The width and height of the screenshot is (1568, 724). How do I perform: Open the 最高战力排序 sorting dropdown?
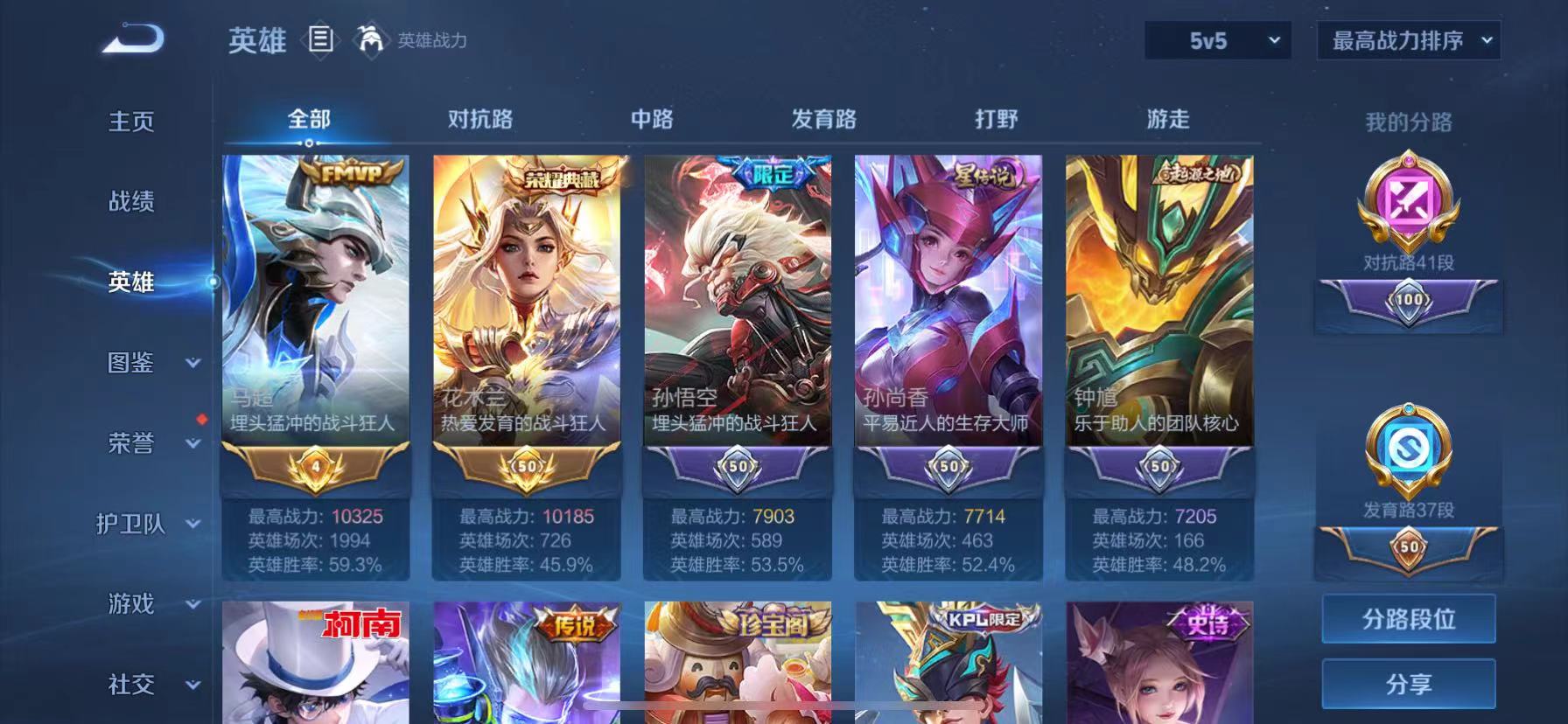click(1409, 41)
